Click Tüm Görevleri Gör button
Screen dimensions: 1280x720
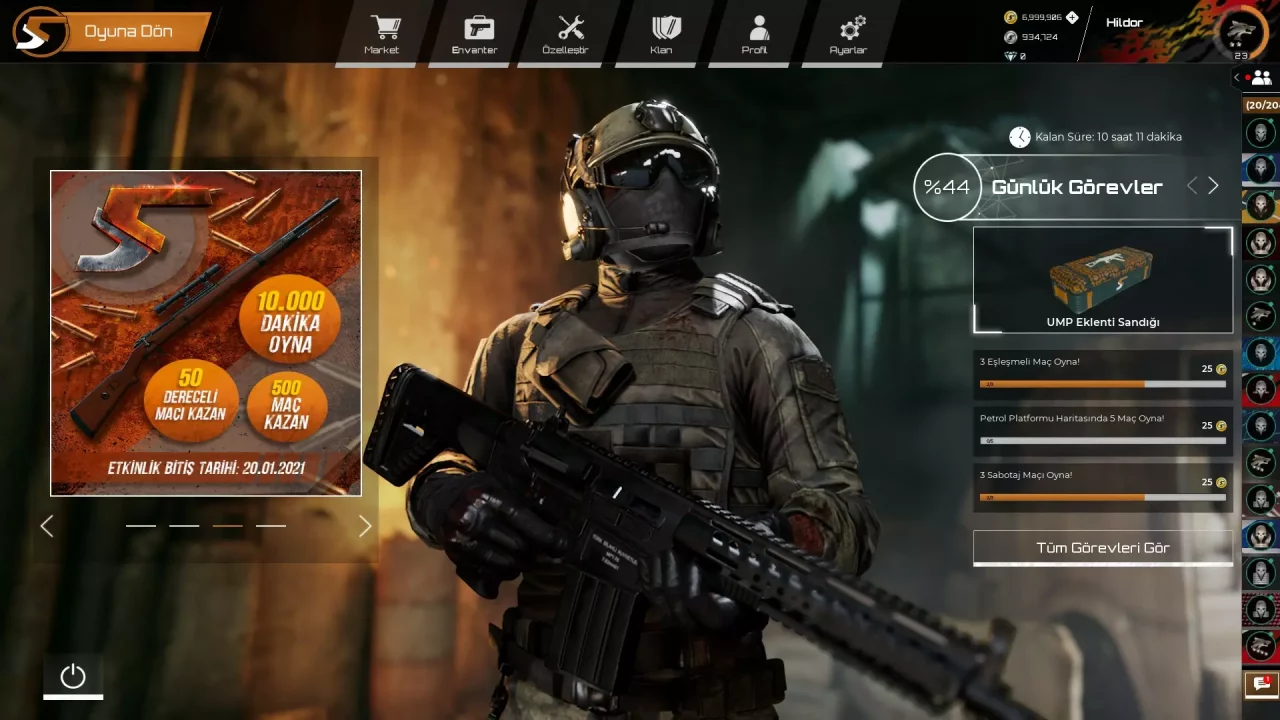[x=1102, y=548]
